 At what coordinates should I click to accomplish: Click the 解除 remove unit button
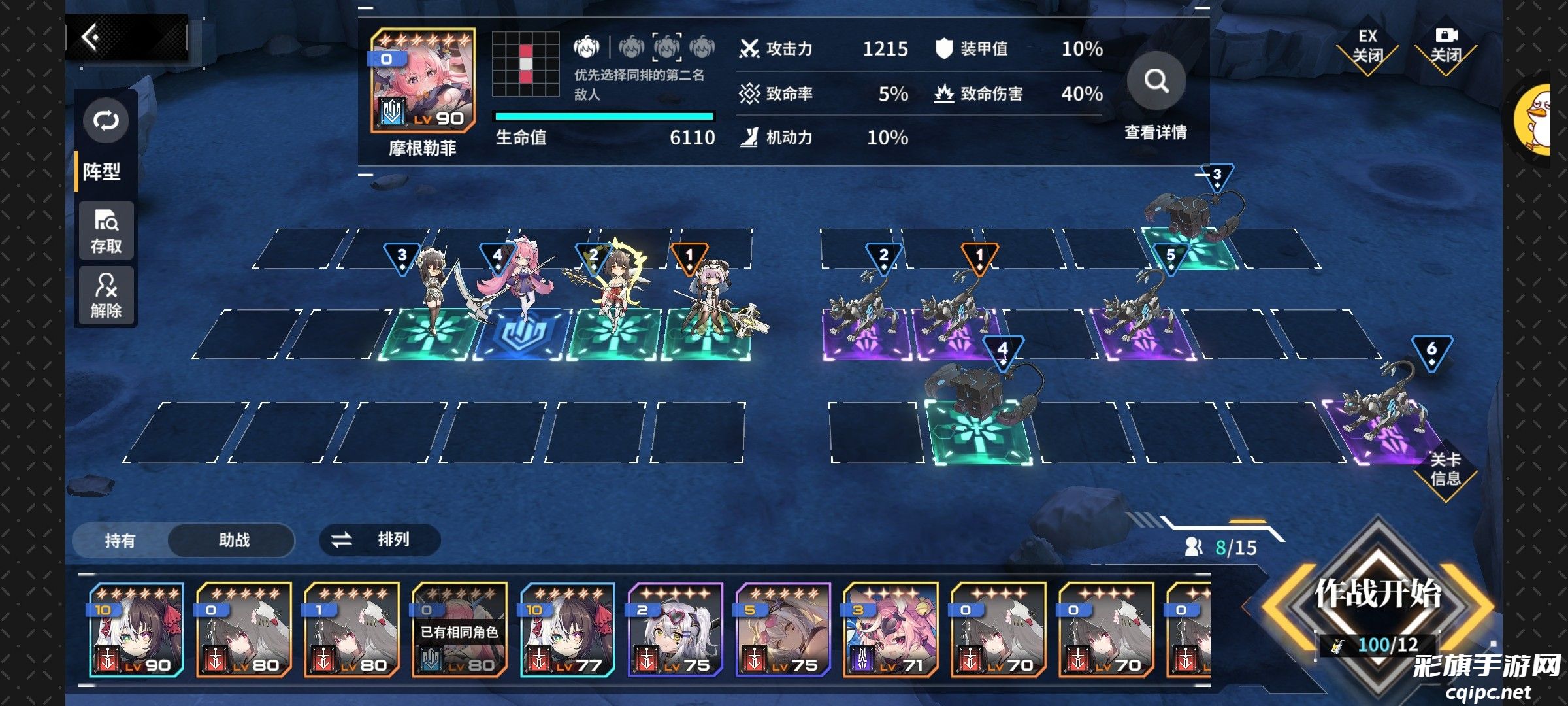pyautogui.click(x=106, y=295)
